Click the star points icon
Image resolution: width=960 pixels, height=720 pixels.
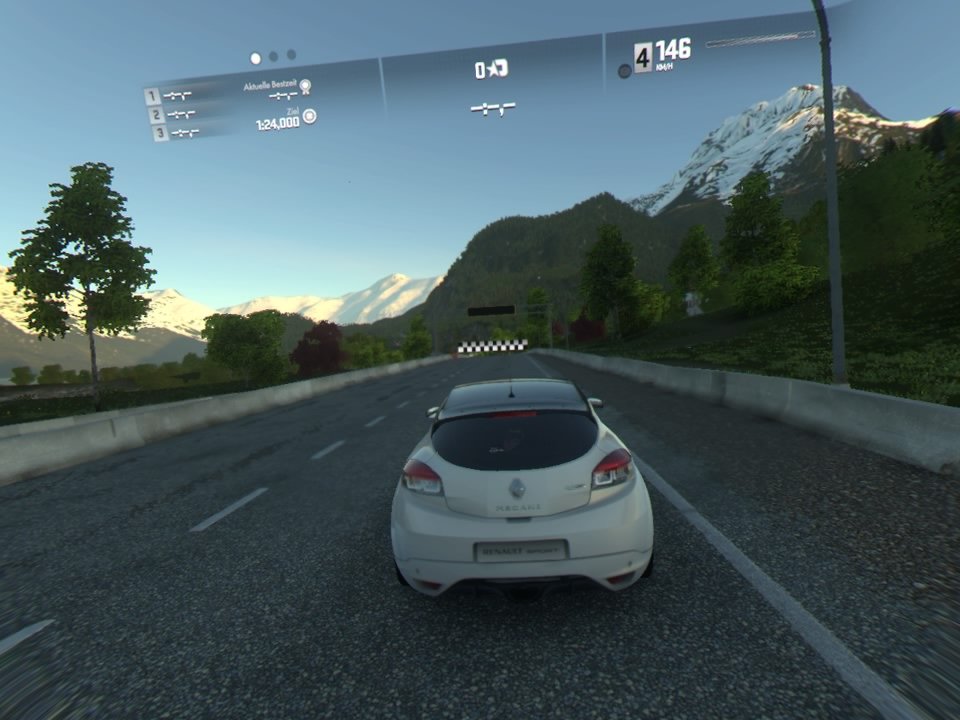coord(499,68)
